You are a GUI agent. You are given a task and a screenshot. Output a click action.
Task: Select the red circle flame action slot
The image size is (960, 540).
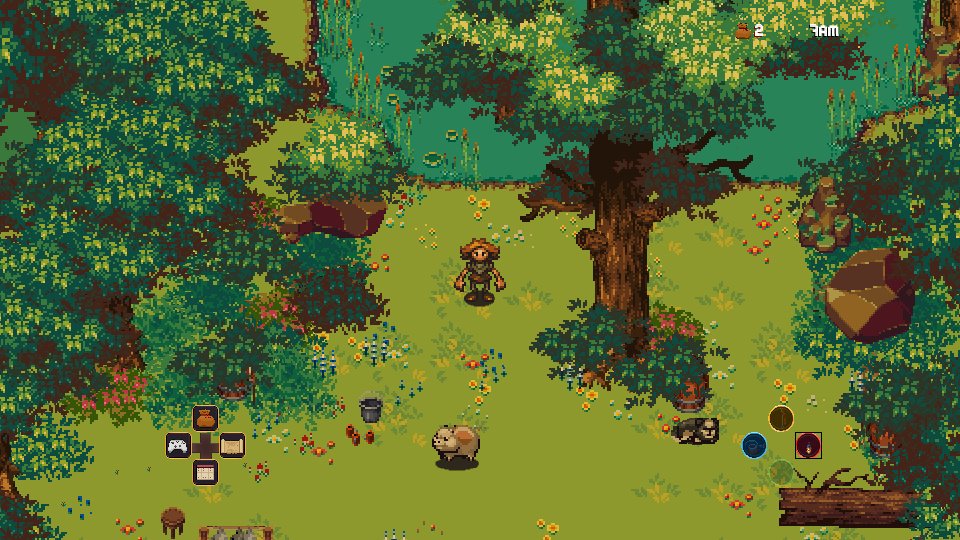click(x=808, y=445)
